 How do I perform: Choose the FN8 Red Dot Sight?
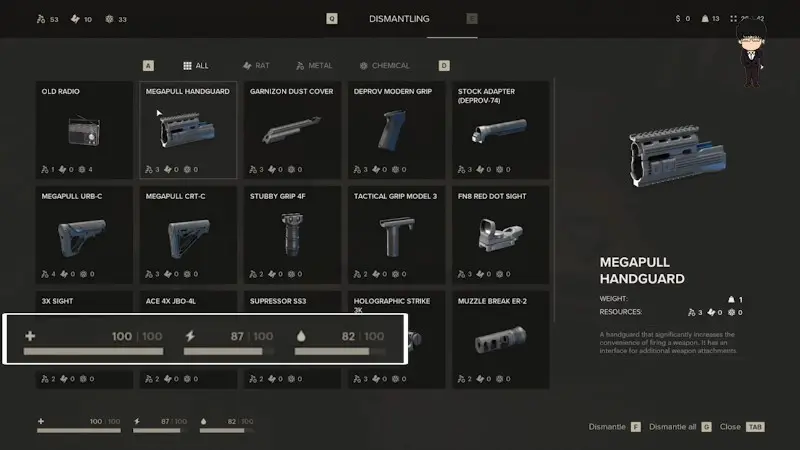[500, 234]
